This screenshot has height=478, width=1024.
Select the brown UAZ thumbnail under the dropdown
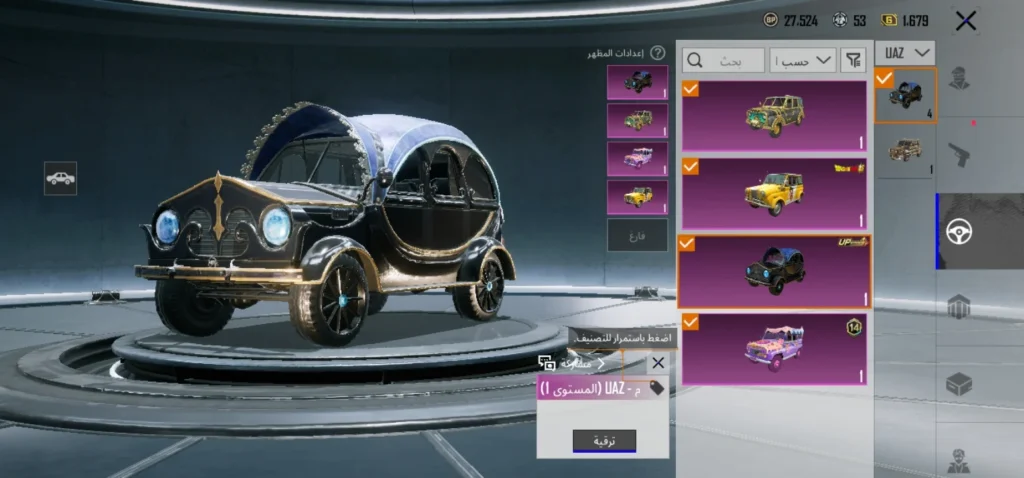(x=905, y=152)
